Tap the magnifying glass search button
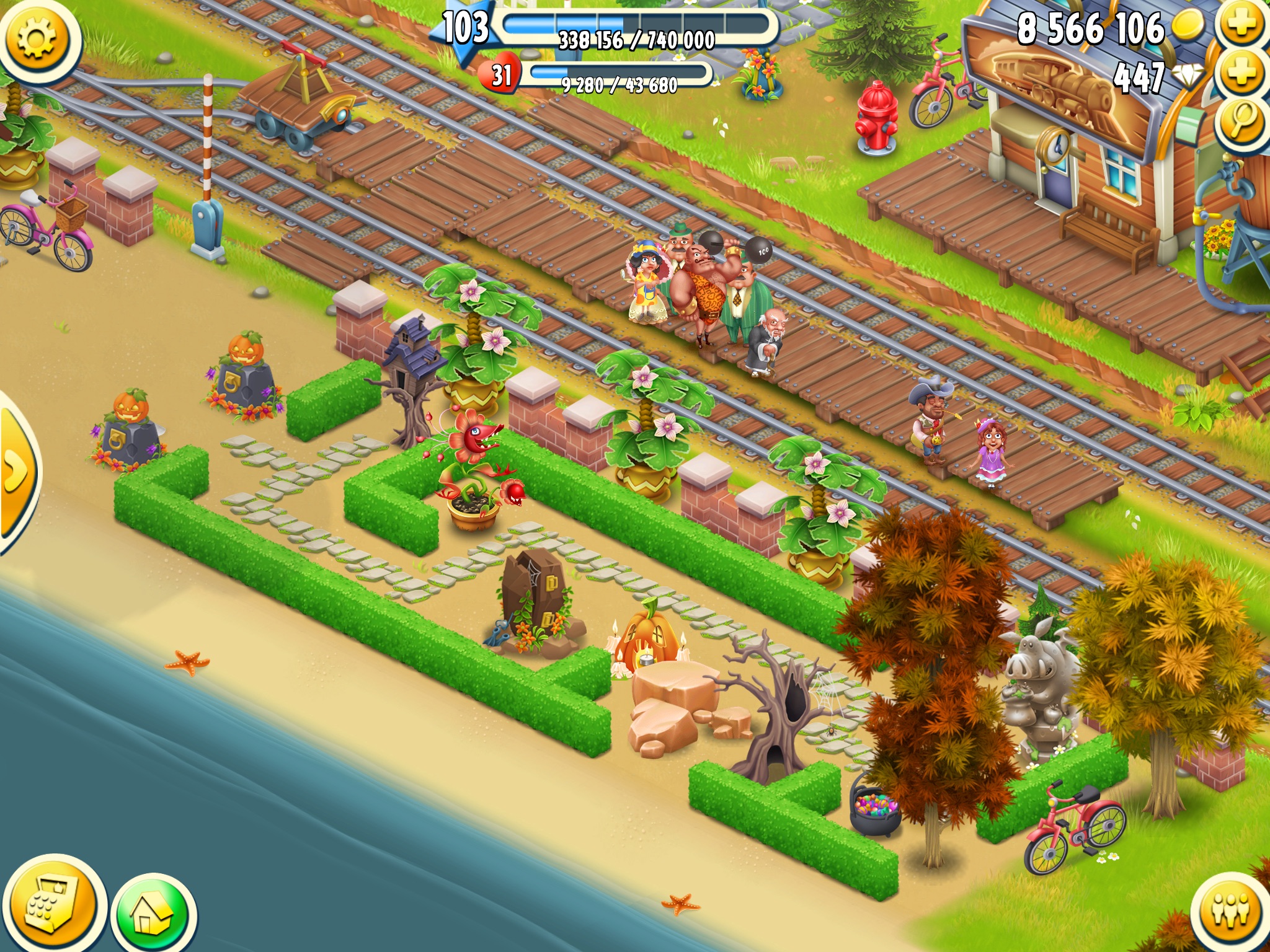Screen dimensions: 1270x952 [1242, 121]
